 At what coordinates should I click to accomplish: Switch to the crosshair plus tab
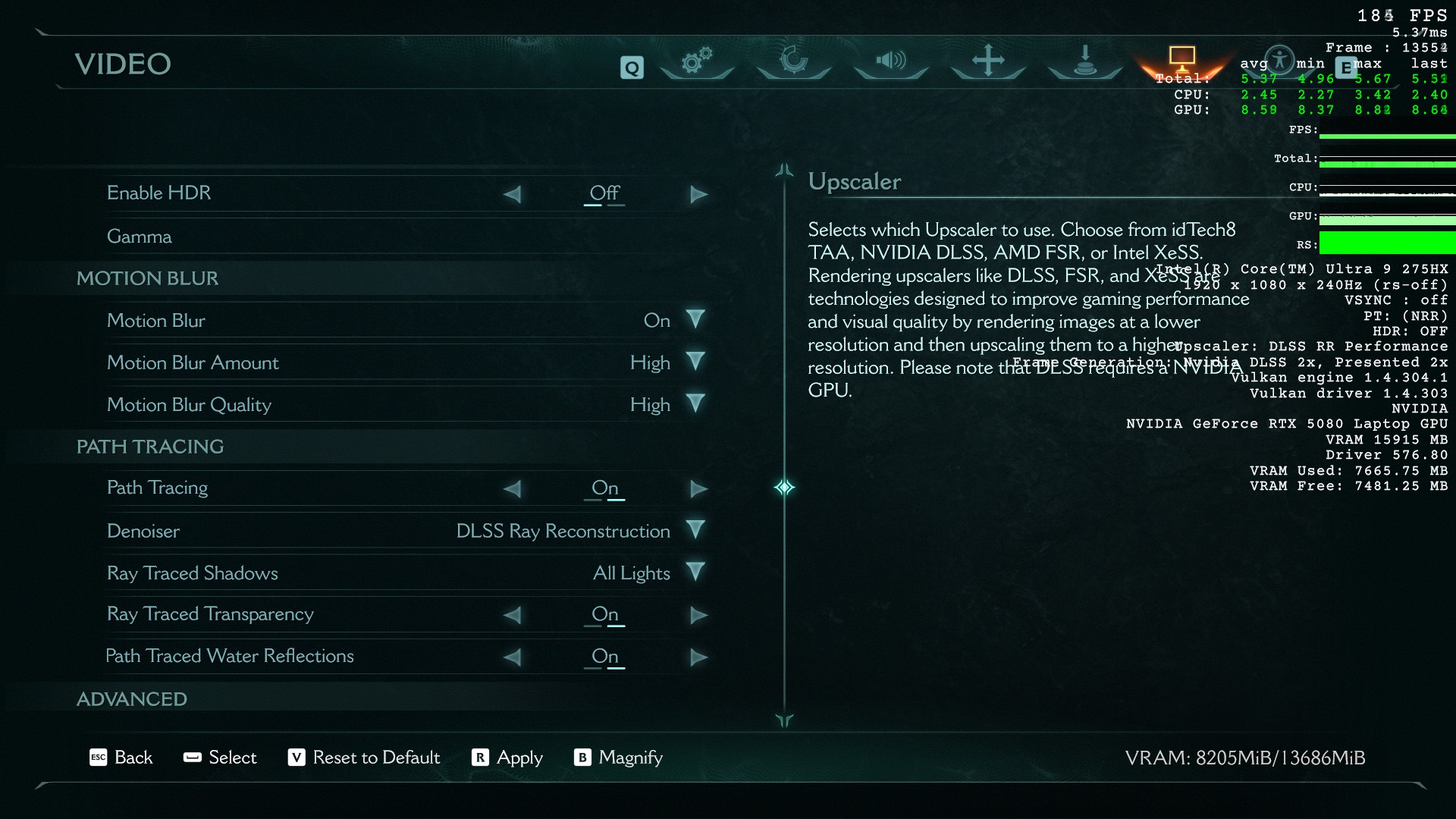(988, 61)
